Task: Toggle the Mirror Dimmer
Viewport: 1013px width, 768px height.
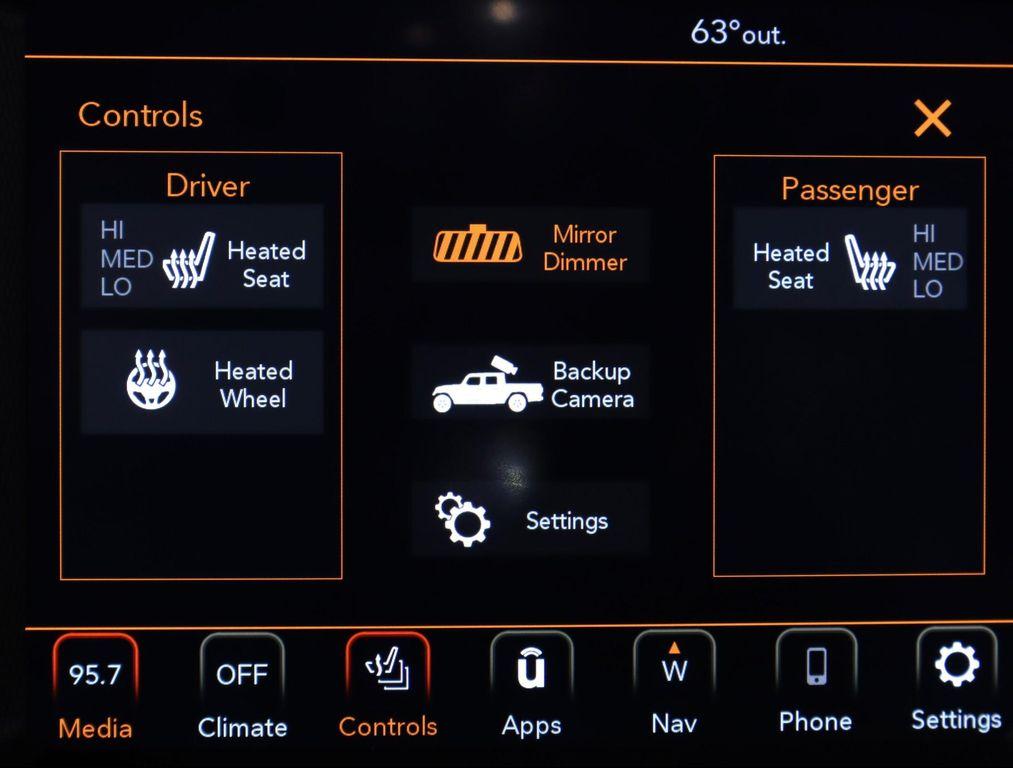Action: click(x=531, y=247)
